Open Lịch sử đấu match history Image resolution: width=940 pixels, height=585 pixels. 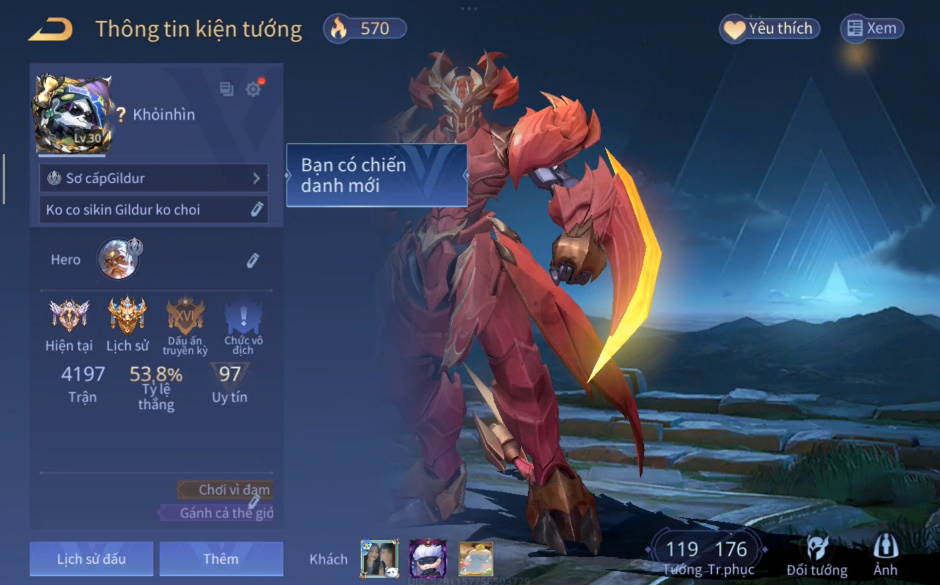pos(91,559)
